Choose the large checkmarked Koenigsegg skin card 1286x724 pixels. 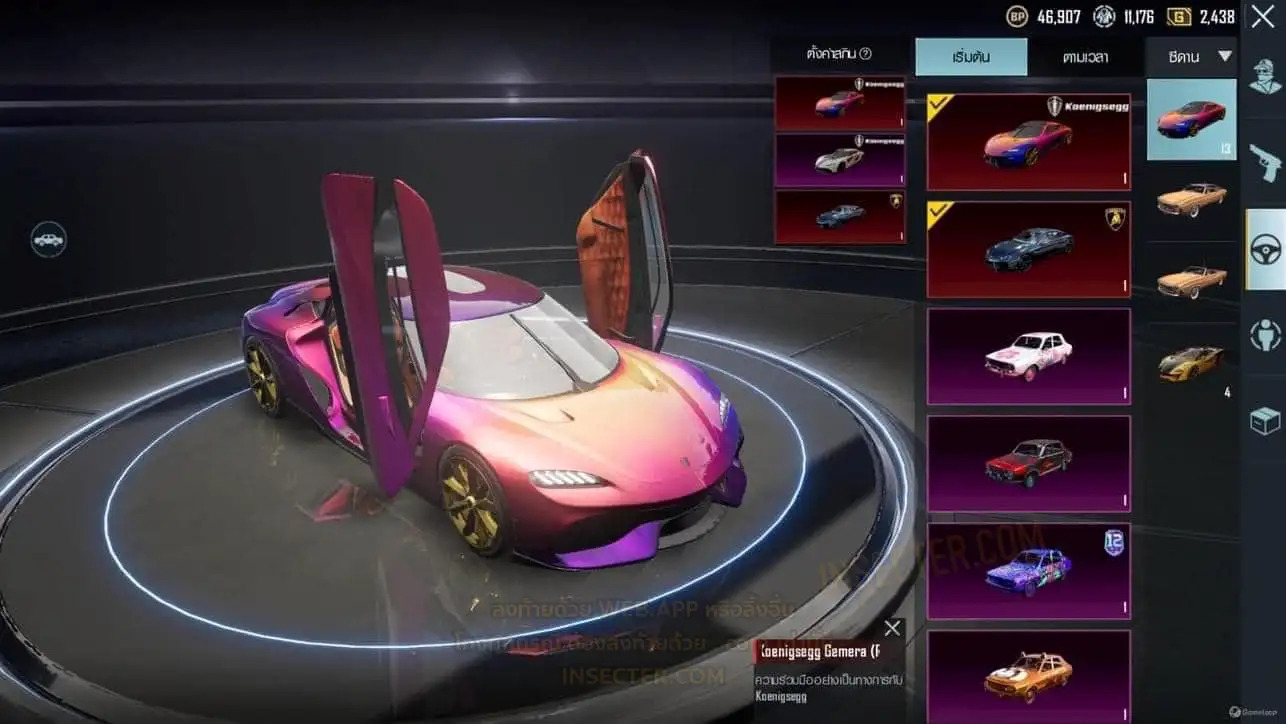(1028, 143)
